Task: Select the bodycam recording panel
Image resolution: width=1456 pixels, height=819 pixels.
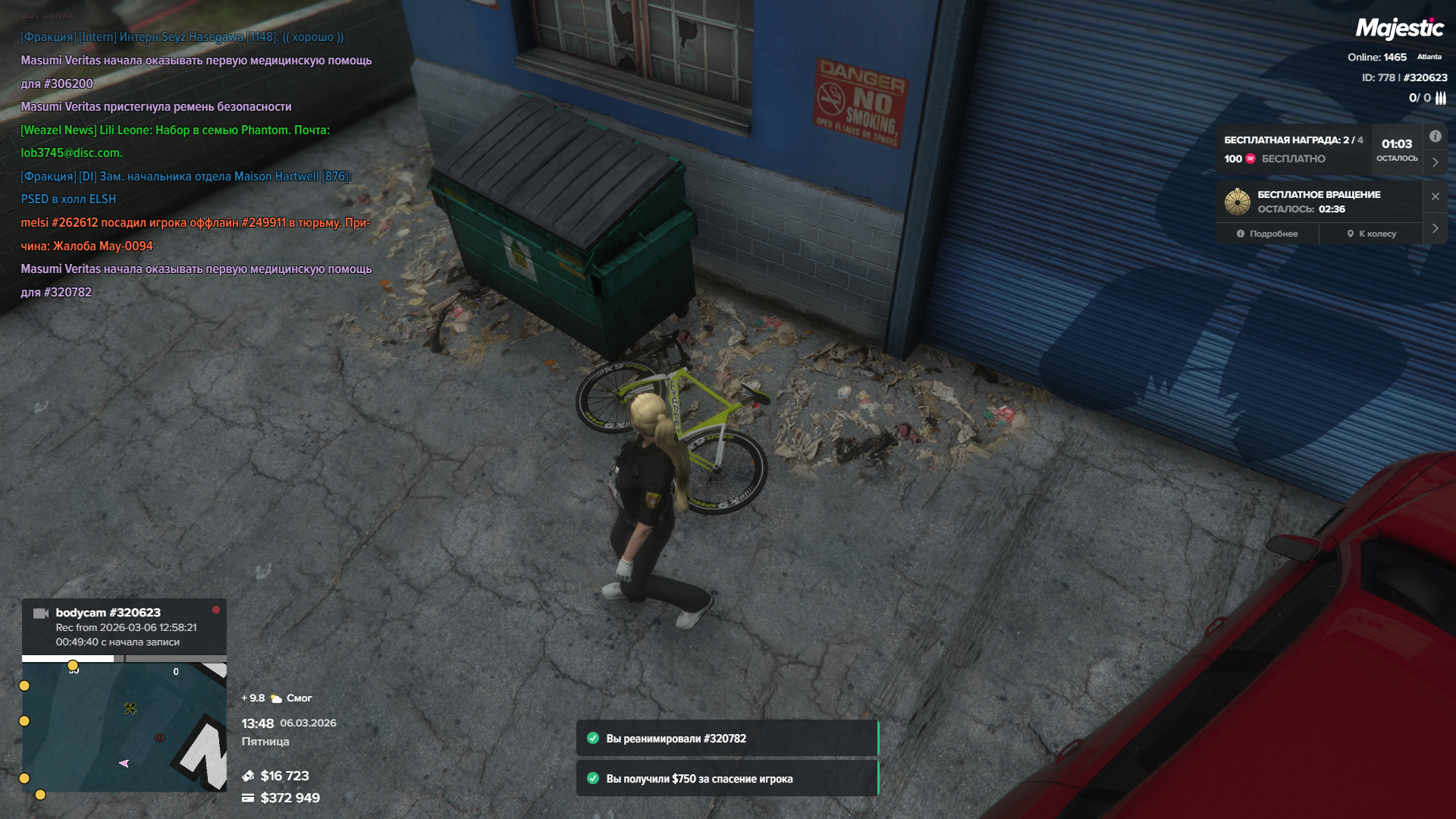Action: point(124,627)
